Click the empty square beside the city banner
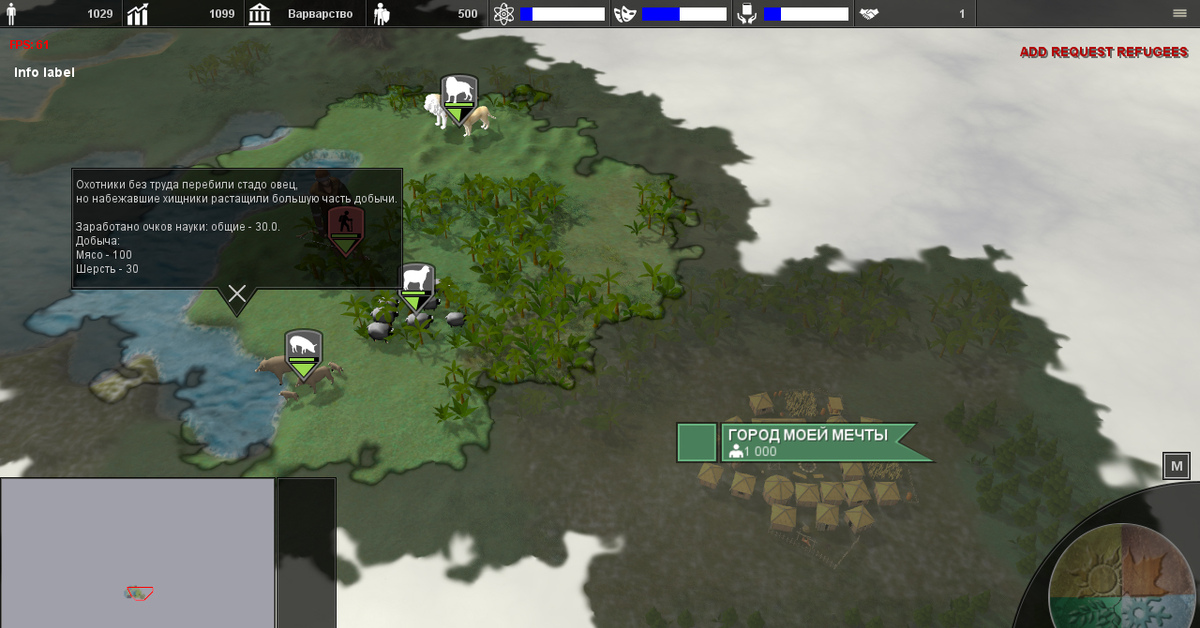This screenshot has width=1200, height=628. [697, 442]
